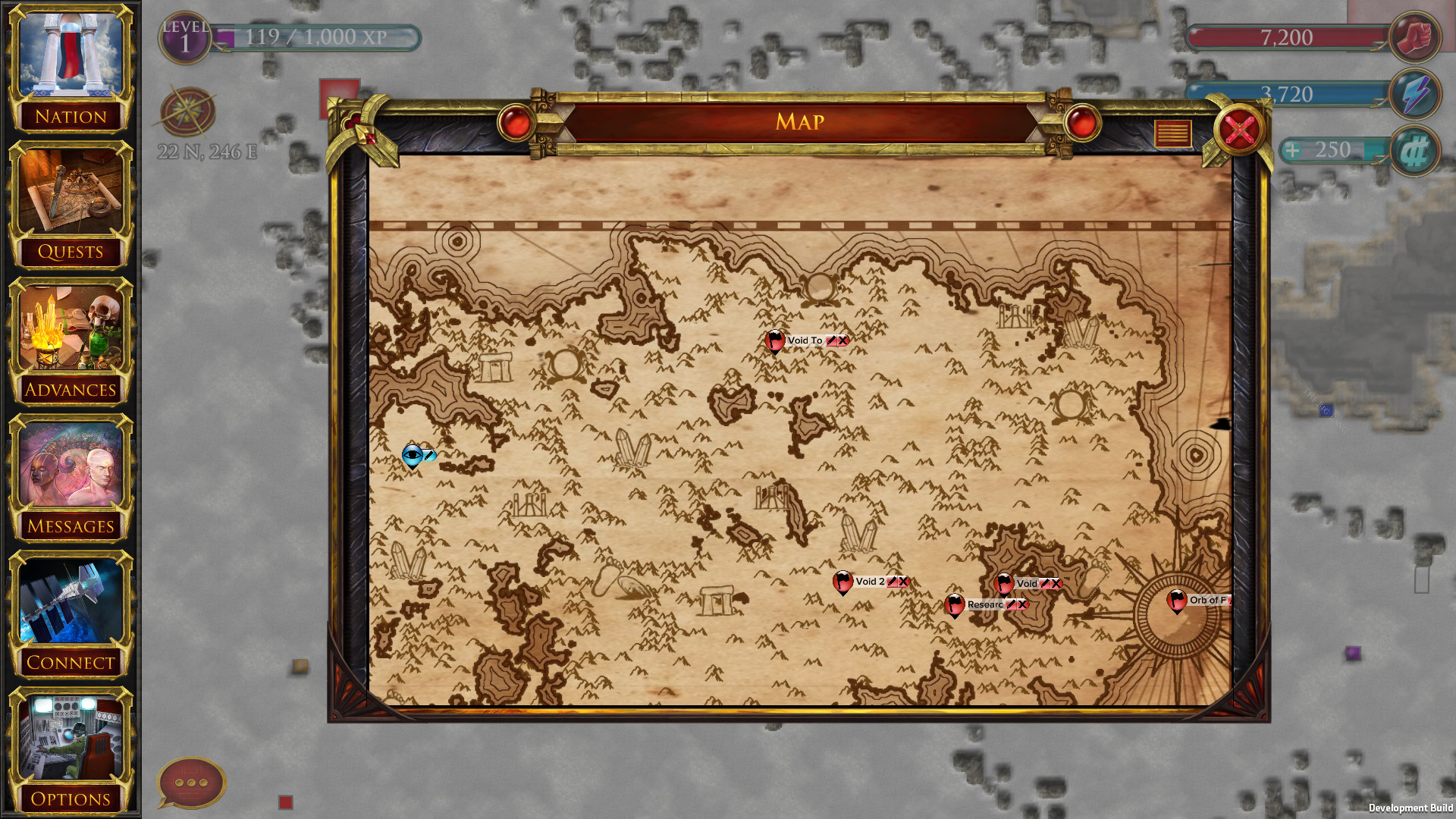Delete the Void 2 map marker
This screenshot has height=819, width=1456.
(x=903, y=582)
